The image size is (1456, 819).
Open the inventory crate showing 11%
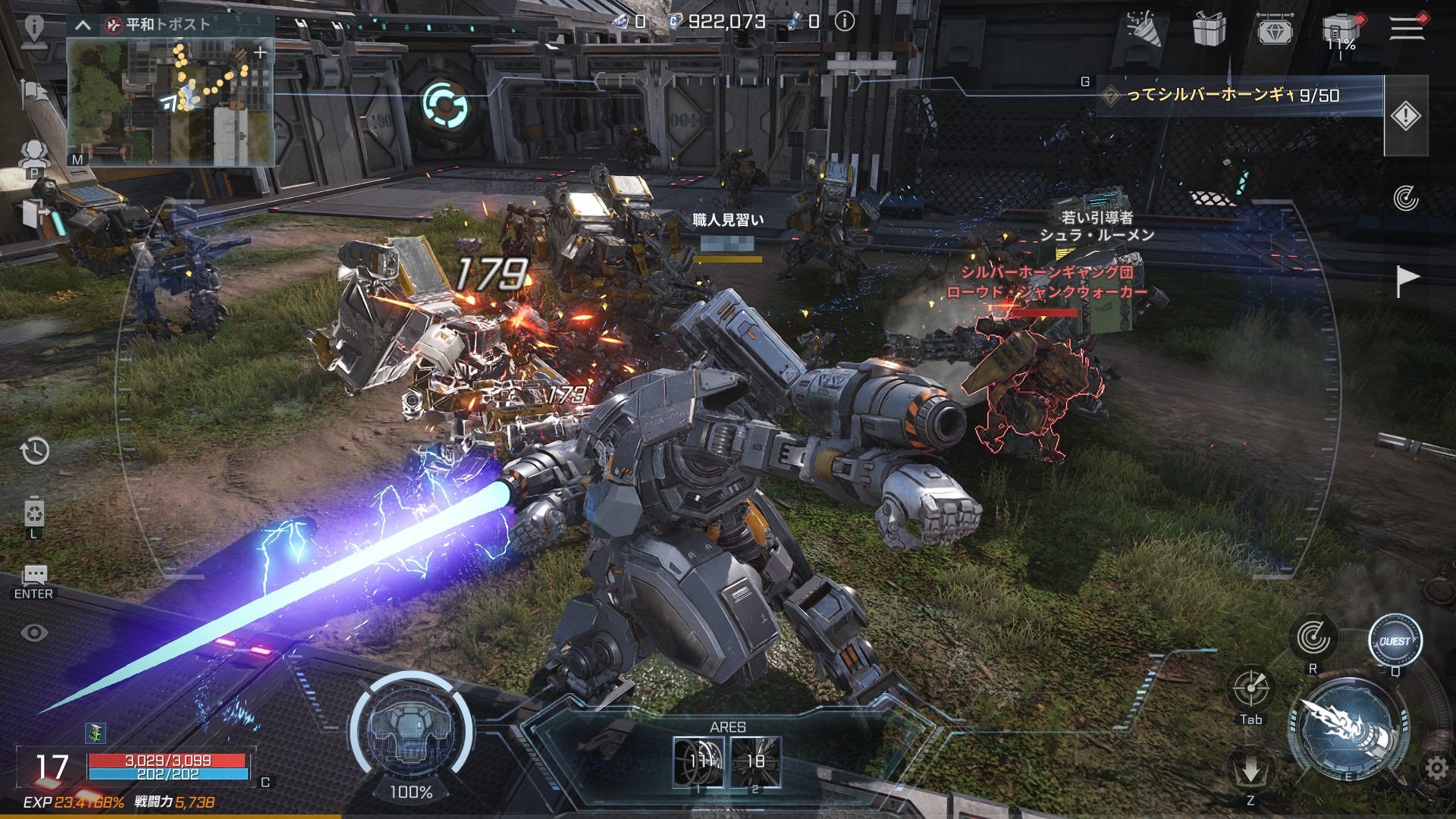(x=1341, y=32)
